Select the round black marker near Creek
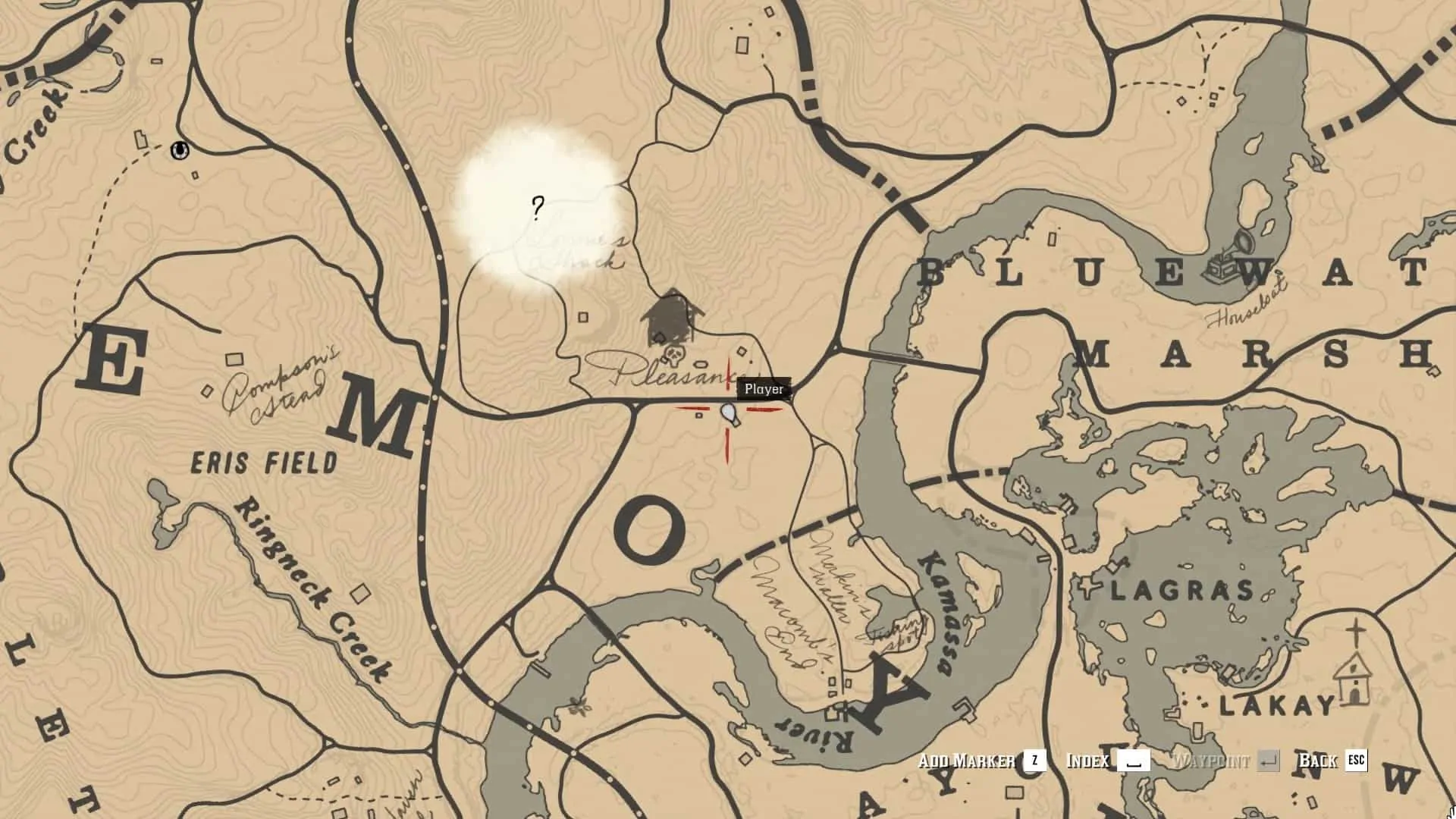Image resolution: width=1456 pixels, height=819 pixels. (180, 150)
